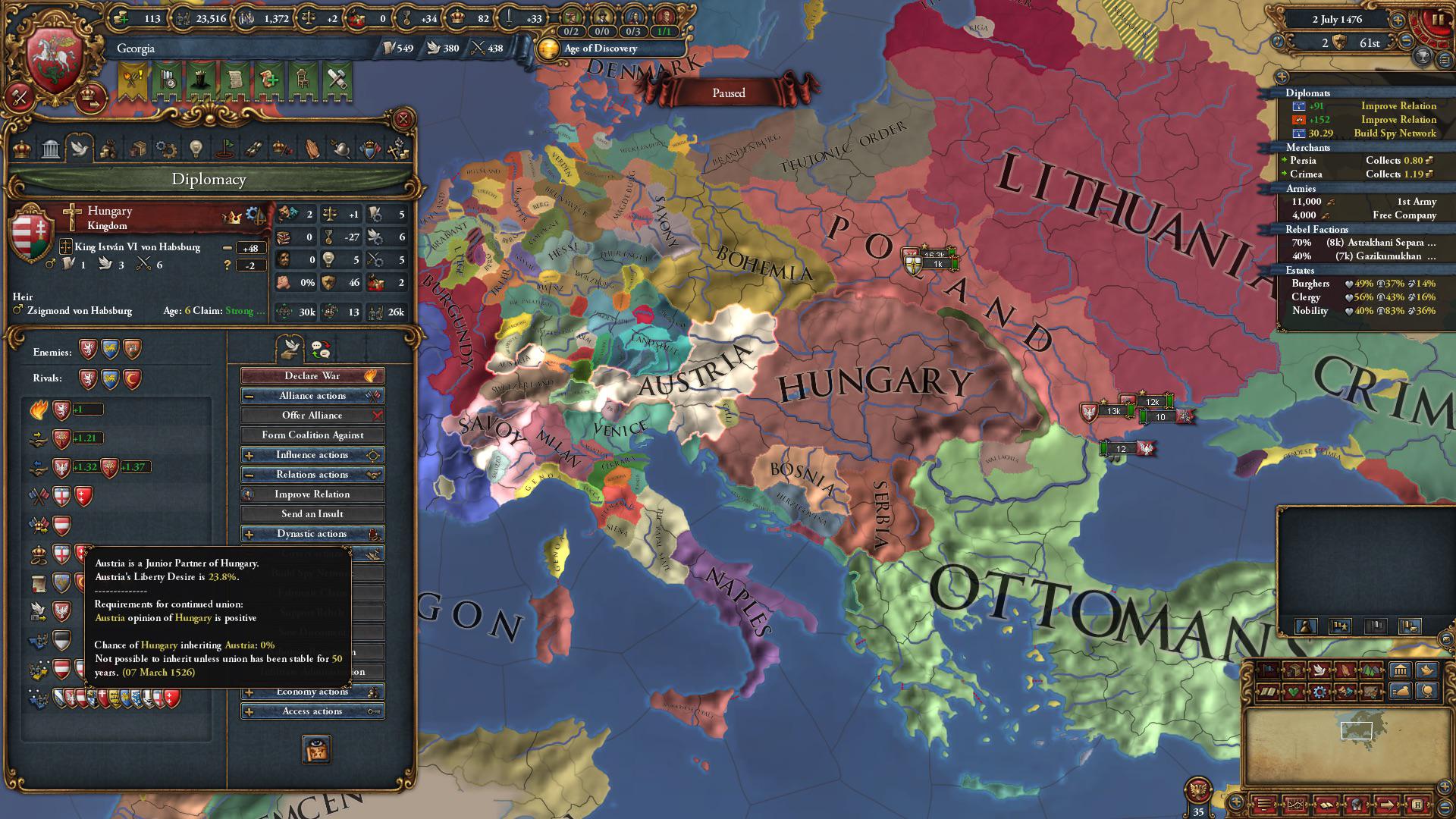Click Form Coalition Against Hungary

point(312,435)
